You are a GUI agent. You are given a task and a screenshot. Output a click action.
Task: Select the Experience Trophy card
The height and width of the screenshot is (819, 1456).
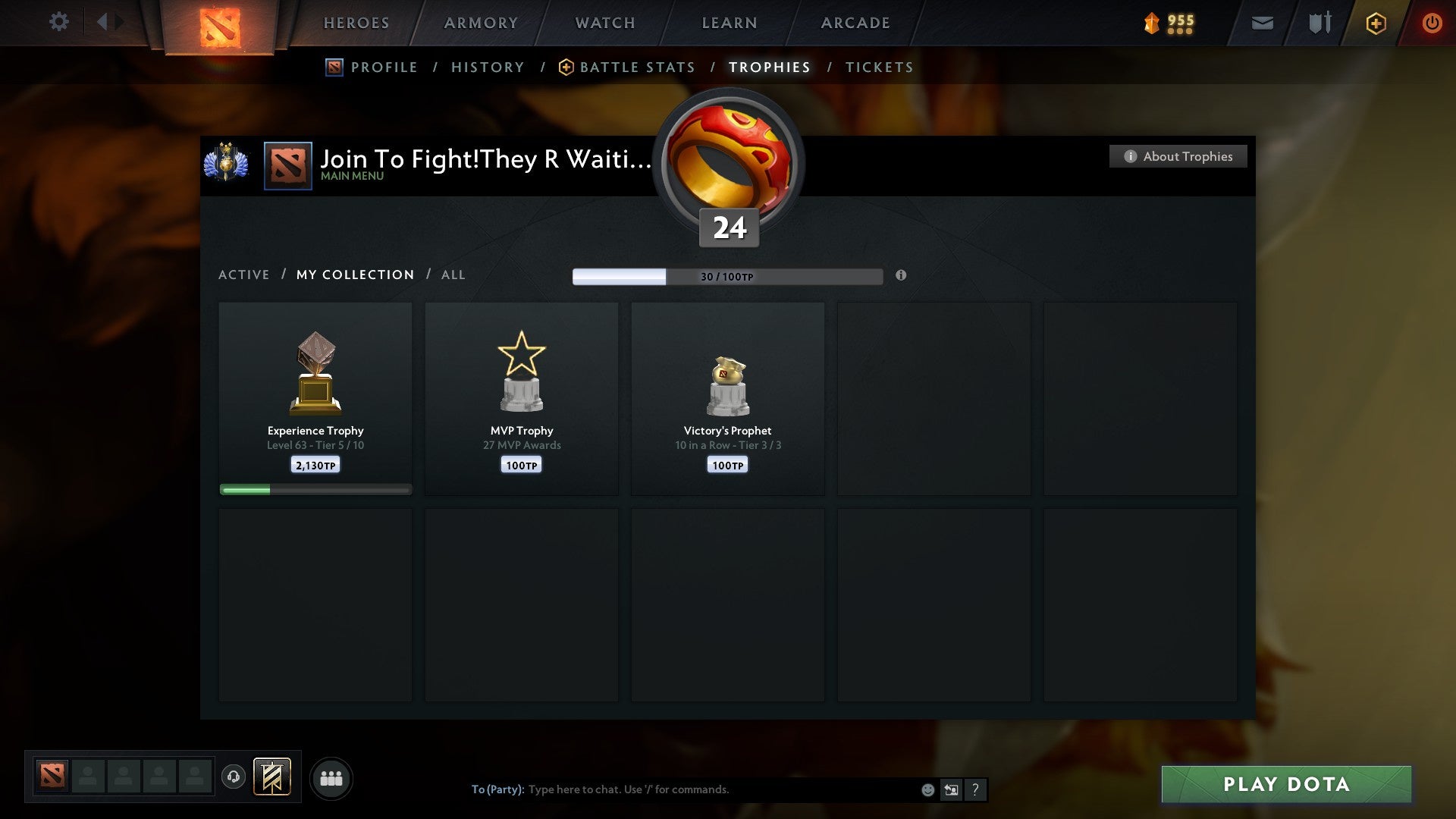pyautogui.click(x=315, y=394)
